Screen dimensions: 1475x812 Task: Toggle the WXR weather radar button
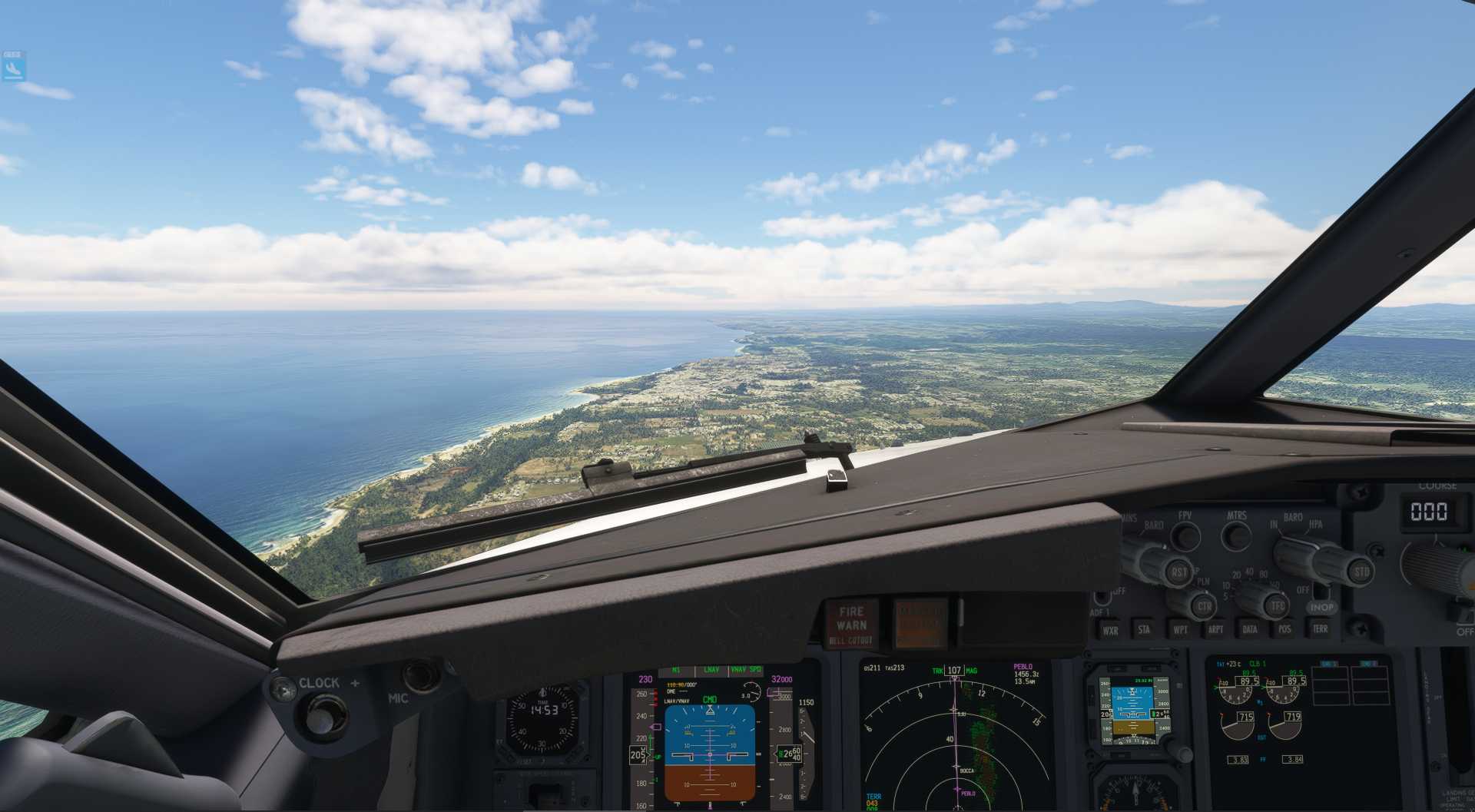(x=1110, y=631)
